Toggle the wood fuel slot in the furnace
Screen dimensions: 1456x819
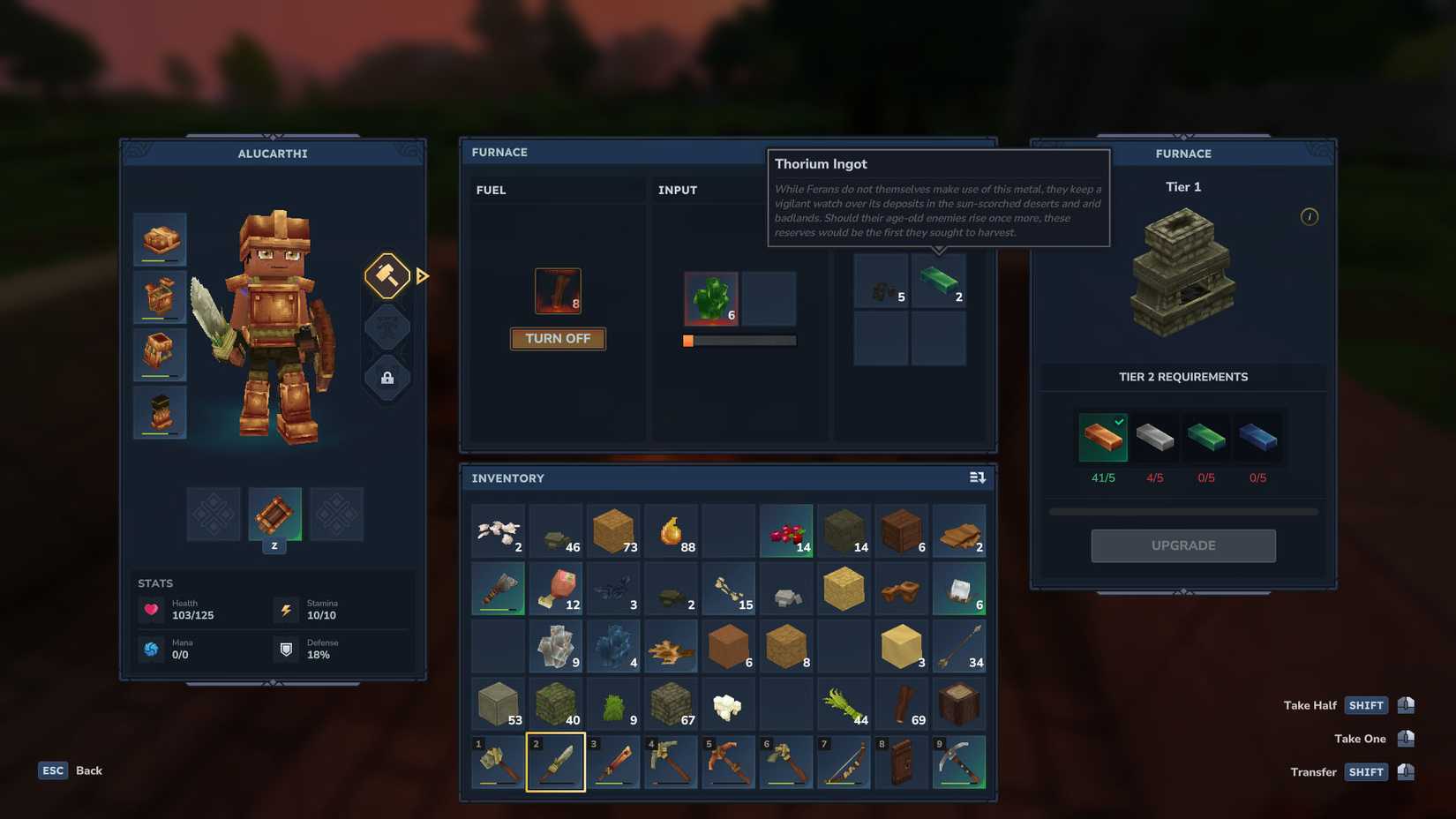click(x=557, y=289)
